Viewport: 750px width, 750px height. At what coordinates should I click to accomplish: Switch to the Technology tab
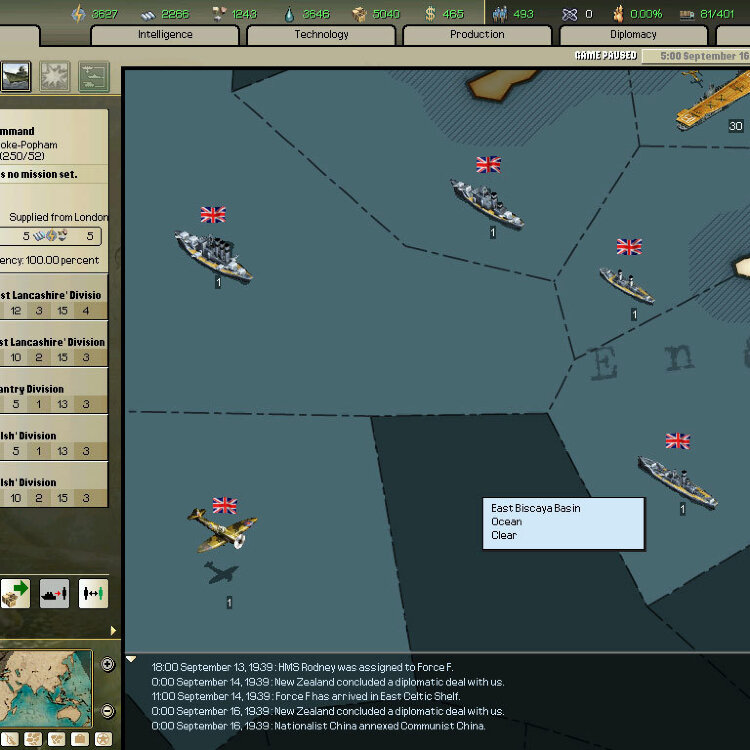pos(321,34)
